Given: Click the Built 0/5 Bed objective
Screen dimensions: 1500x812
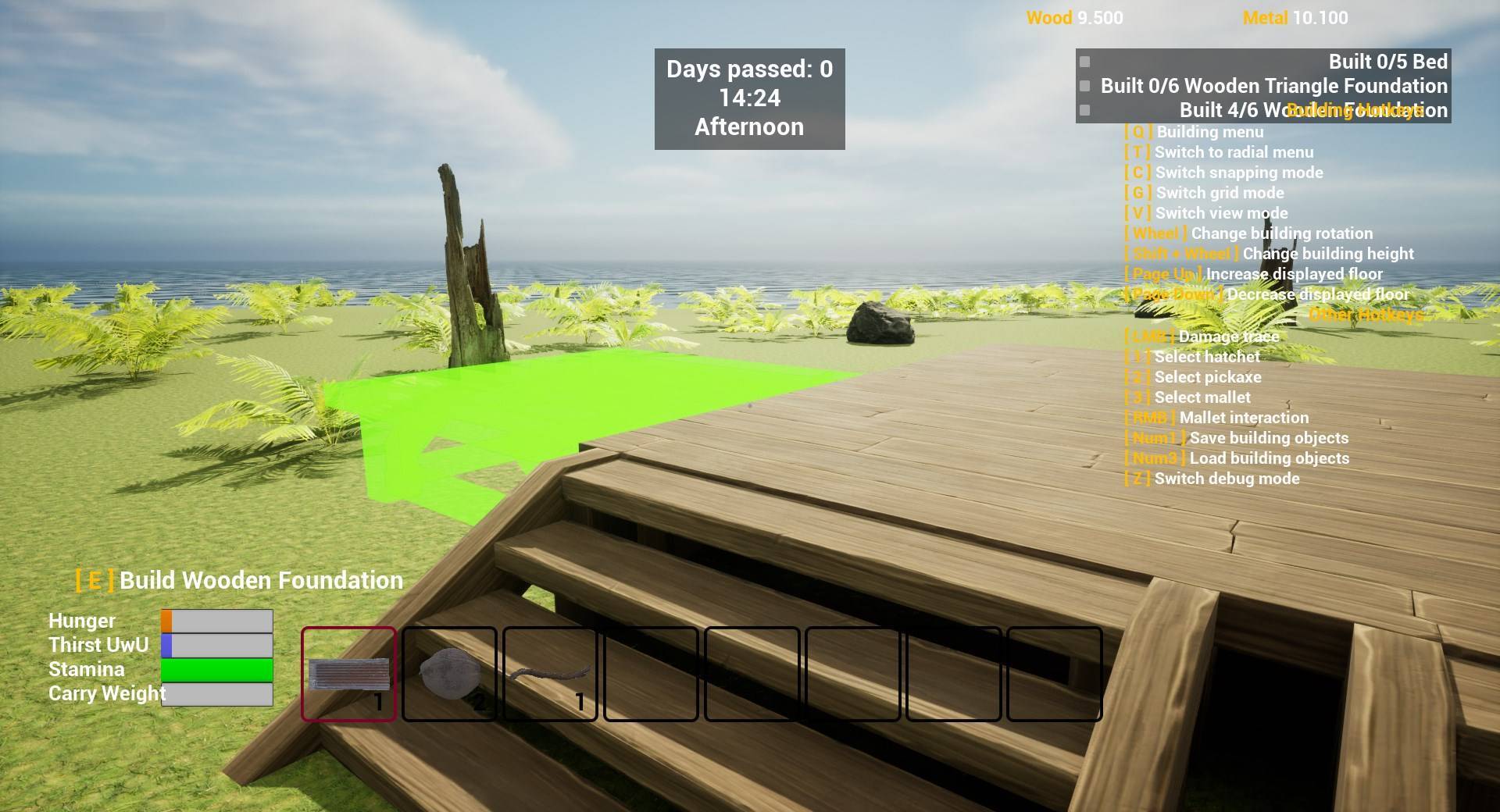Looking at the screenshot, I should pyautogui.click(x=1387, y=62).
